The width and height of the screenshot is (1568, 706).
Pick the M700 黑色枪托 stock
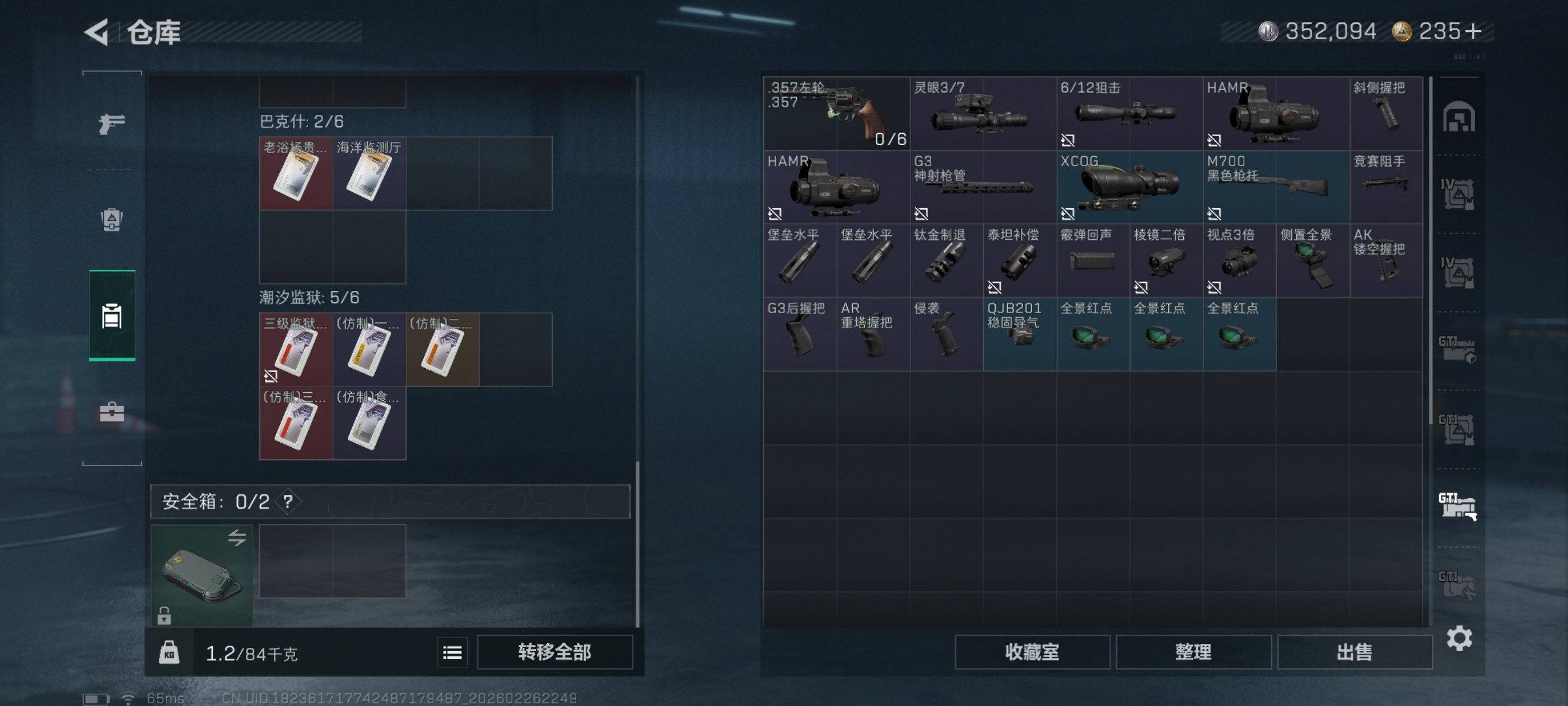[1276, 187]
